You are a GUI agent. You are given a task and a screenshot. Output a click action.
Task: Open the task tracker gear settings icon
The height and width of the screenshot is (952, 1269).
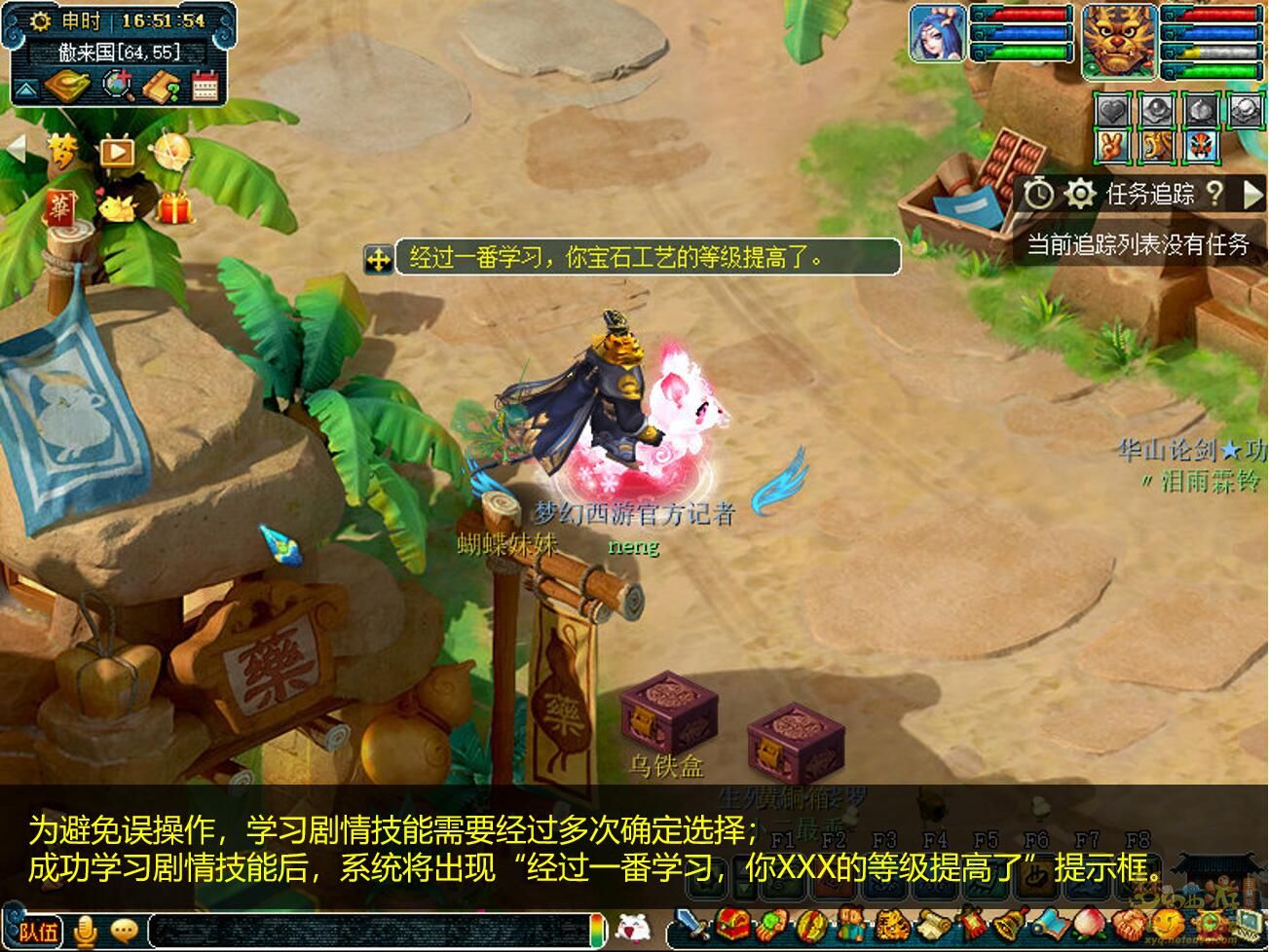point(1081,193)
